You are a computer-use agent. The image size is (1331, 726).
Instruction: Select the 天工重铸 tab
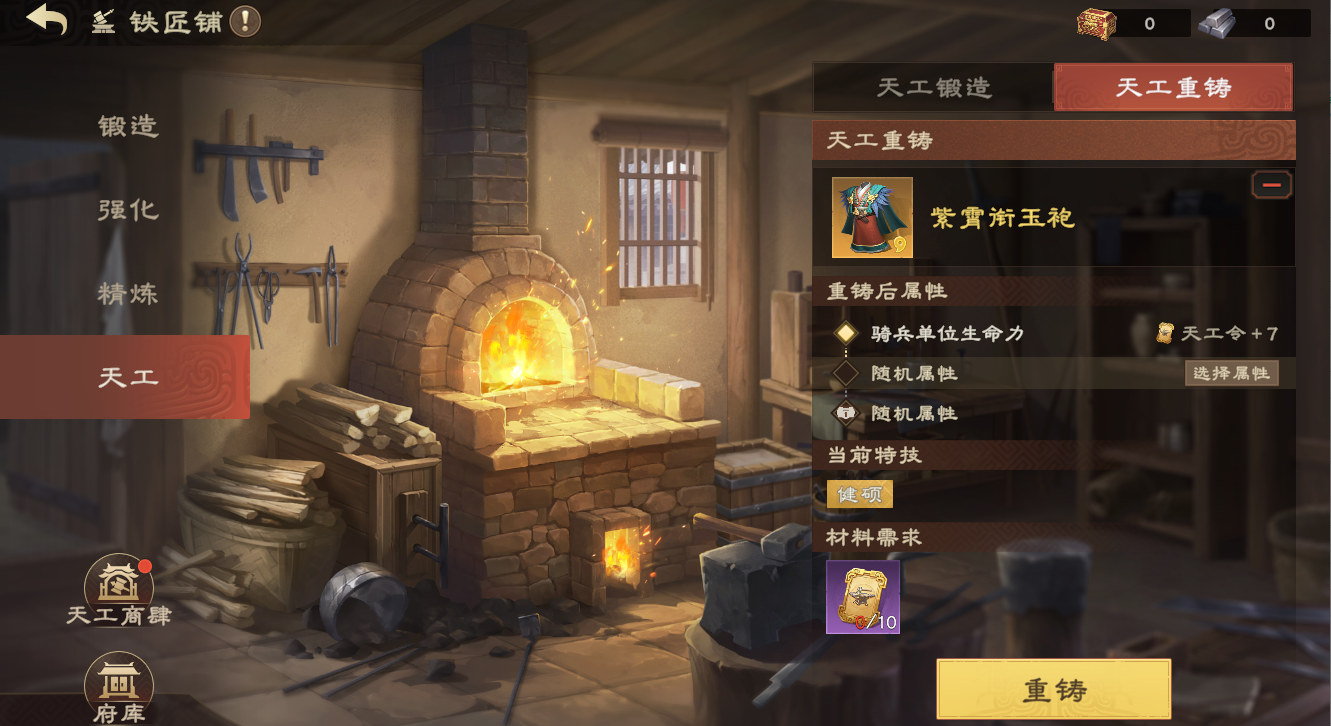[1173, 88]
